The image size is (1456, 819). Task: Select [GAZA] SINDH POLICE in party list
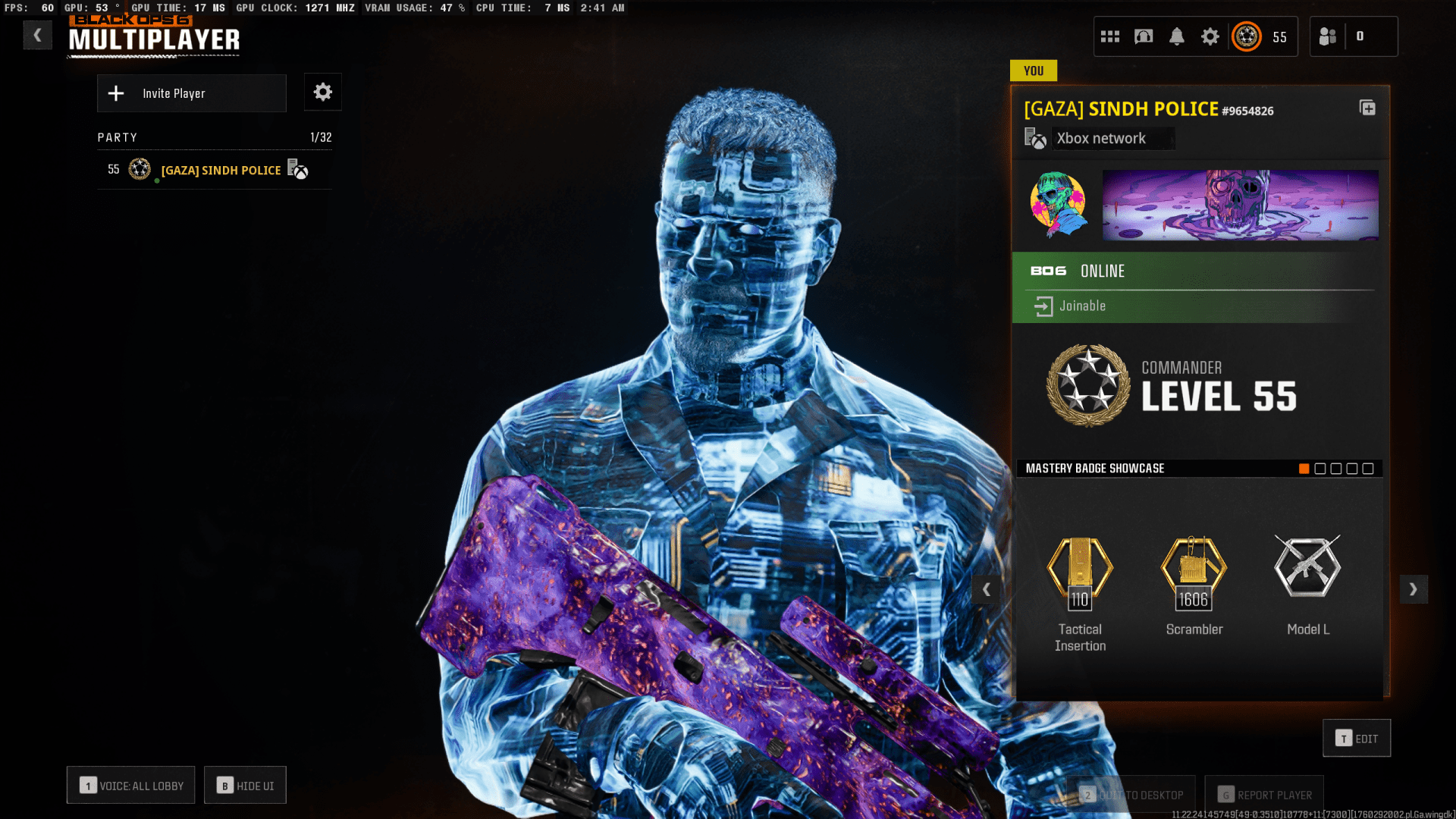220,170
